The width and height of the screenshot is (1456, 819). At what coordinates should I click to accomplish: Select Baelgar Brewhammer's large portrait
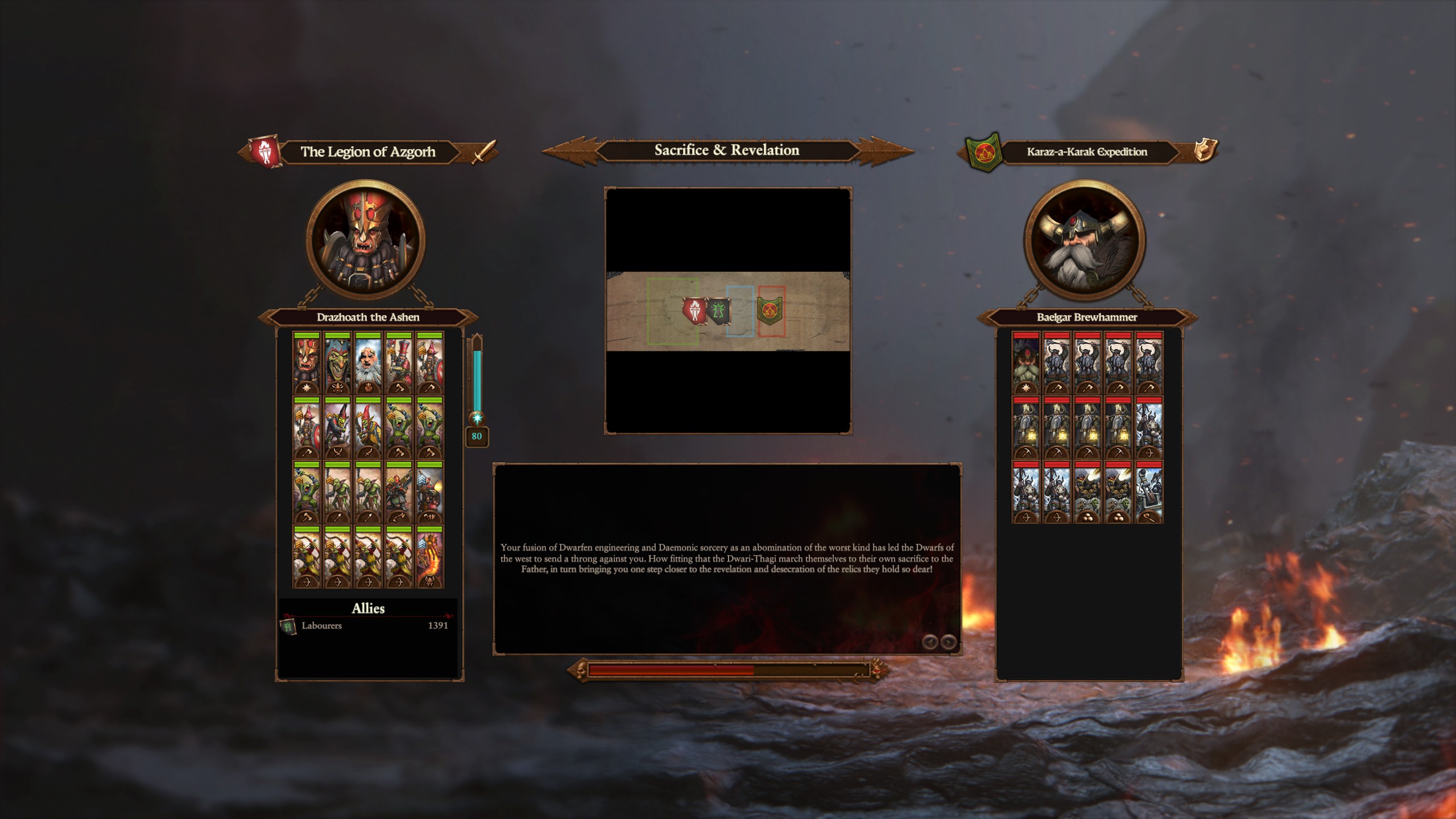1084,239
